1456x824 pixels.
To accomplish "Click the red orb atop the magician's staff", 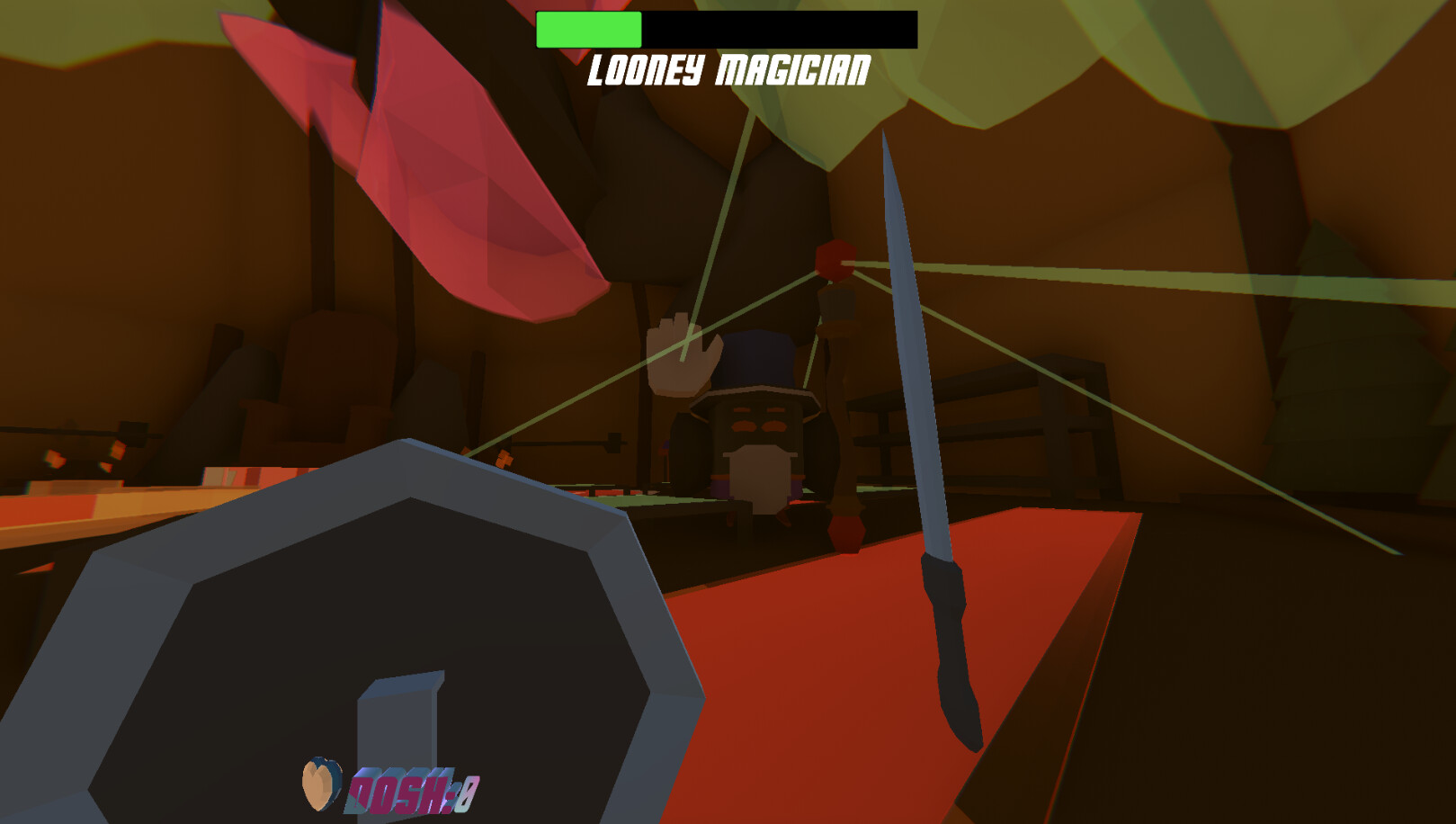I will click(835, 261).
